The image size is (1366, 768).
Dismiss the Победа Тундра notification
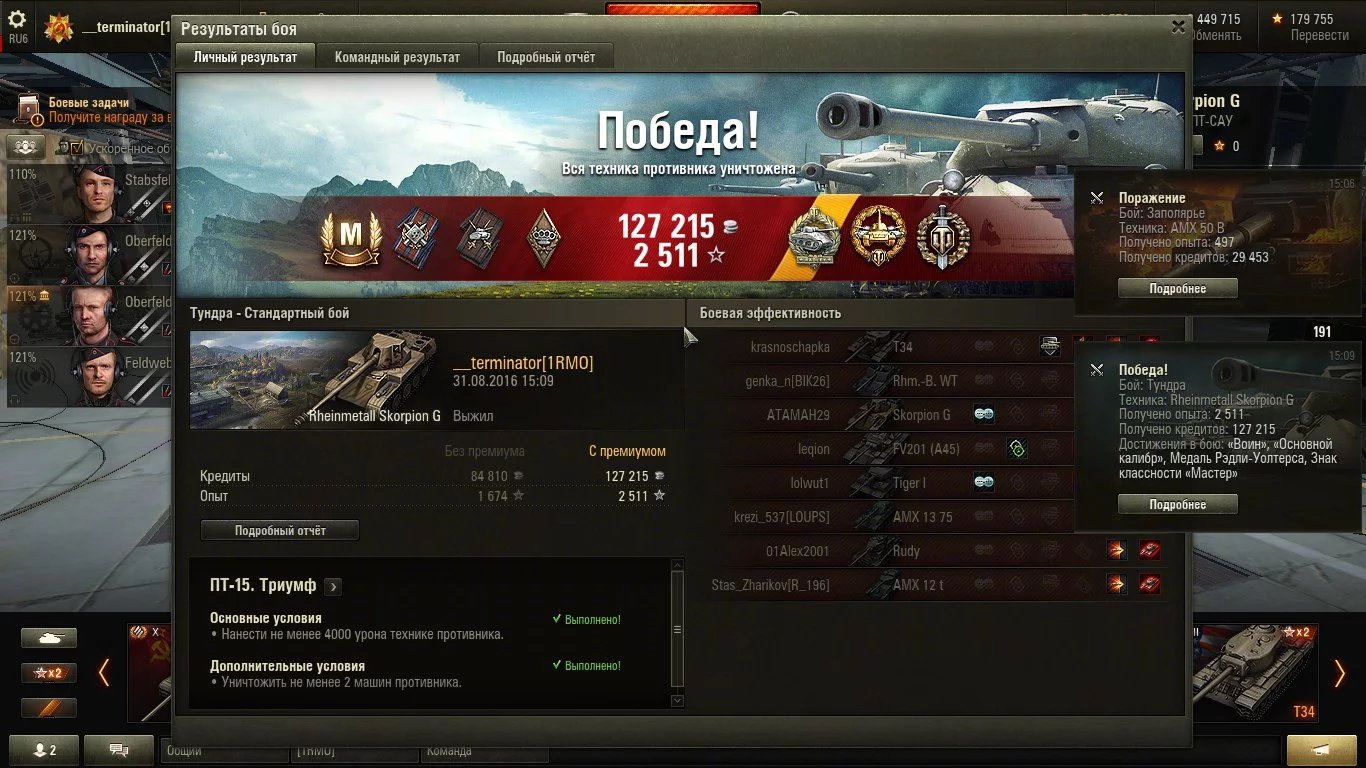click(1097, 370)
